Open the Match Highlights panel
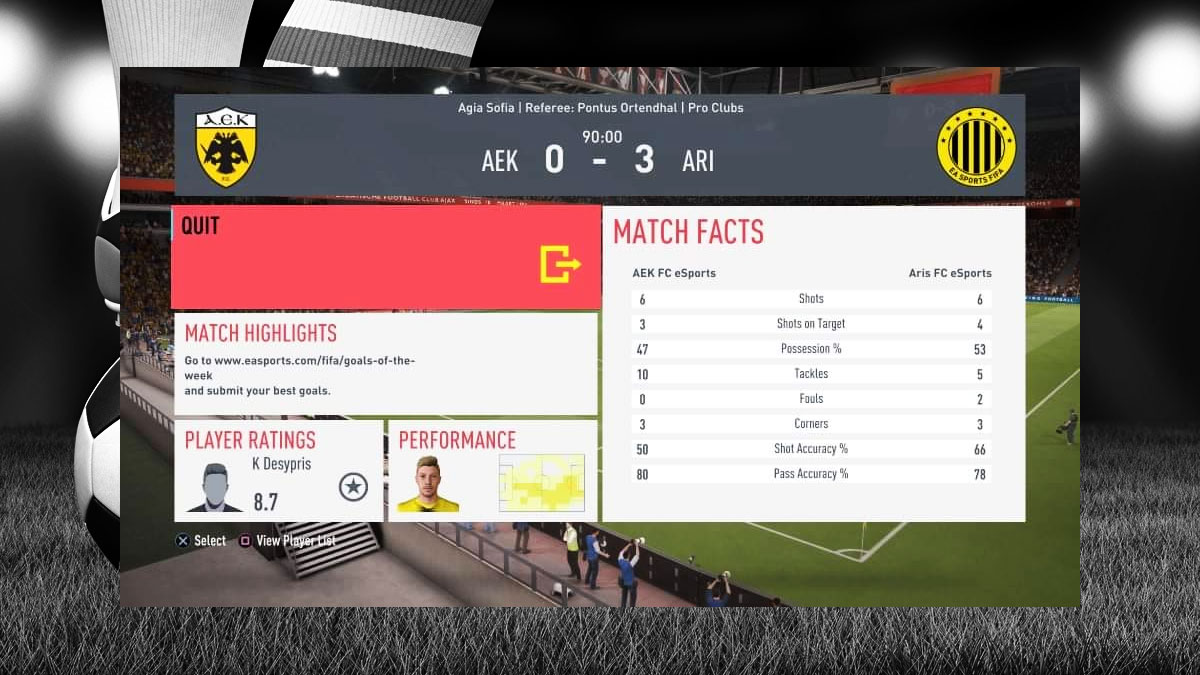This screenshot has width=1200, height=675. coord(386,364)
